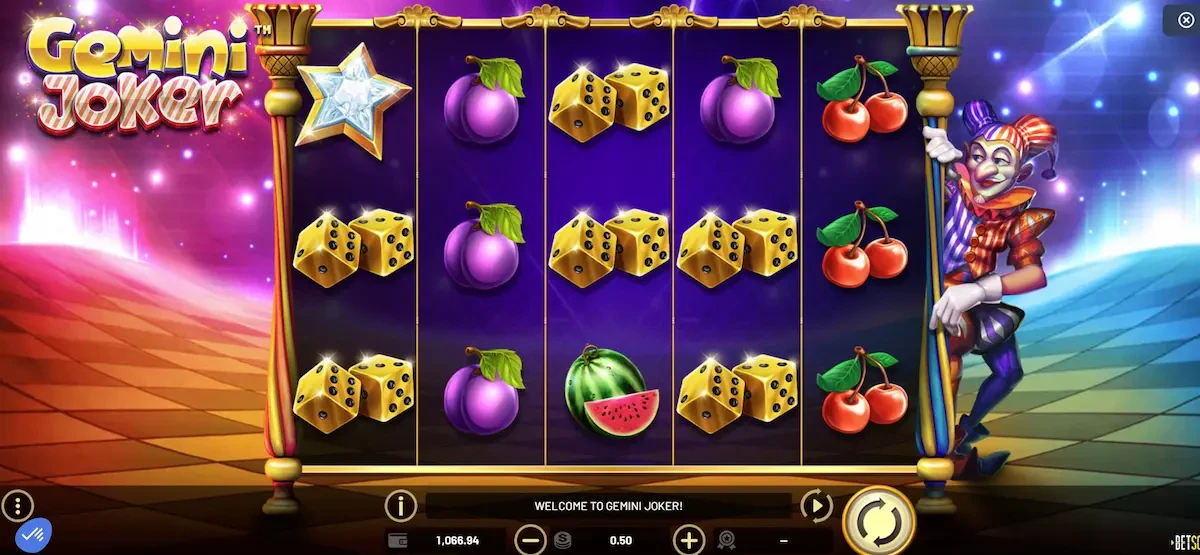
Task: Open the paytable info button
Action: pos(401,506)
